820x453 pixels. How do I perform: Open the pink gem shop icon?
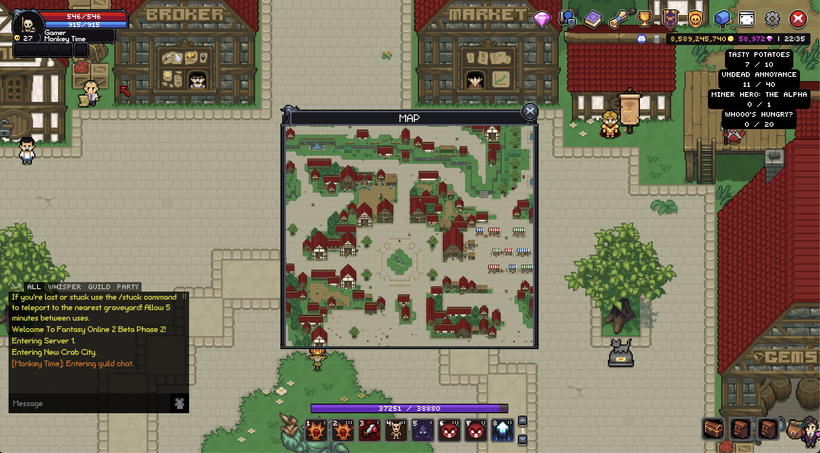click(x=542, y=19)
